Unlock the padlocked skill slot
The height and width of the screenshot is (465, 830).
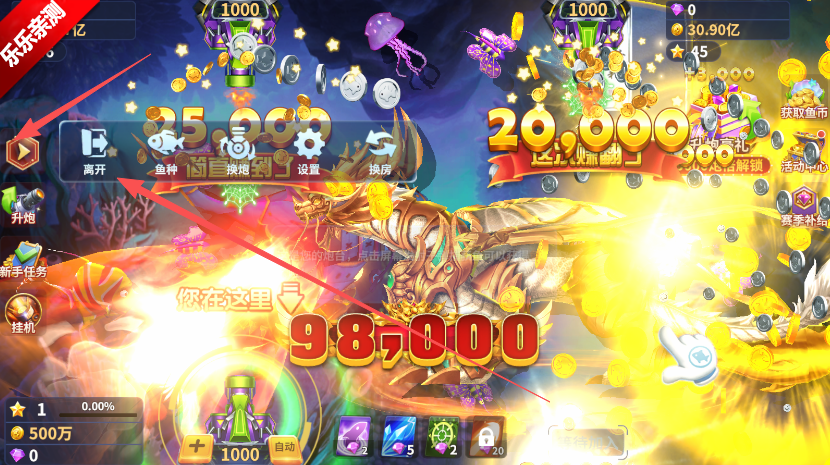pyautogui.click(x=486, y=436)
